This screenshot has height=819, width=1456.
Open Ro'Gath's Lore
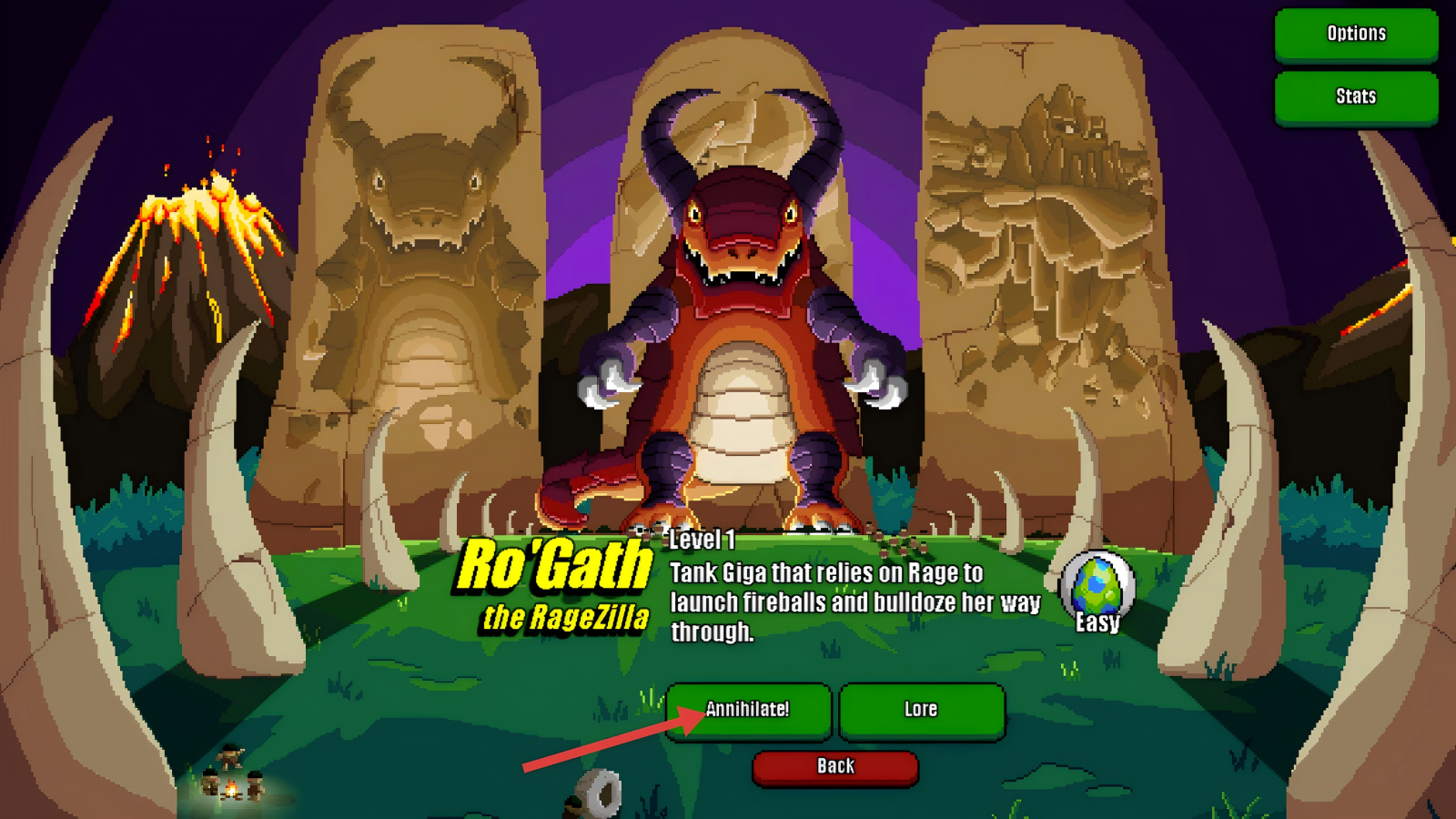coord(921,710)
